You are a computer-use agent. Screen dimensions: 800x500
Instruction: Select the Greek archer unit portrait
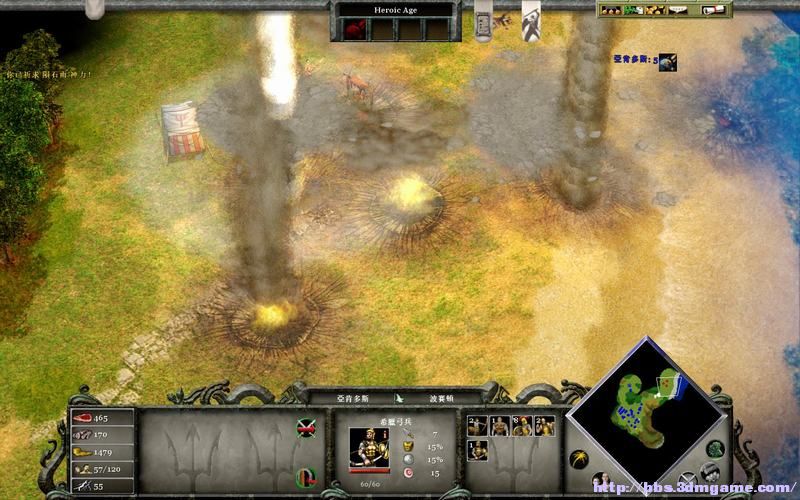(x=369, y=447)
